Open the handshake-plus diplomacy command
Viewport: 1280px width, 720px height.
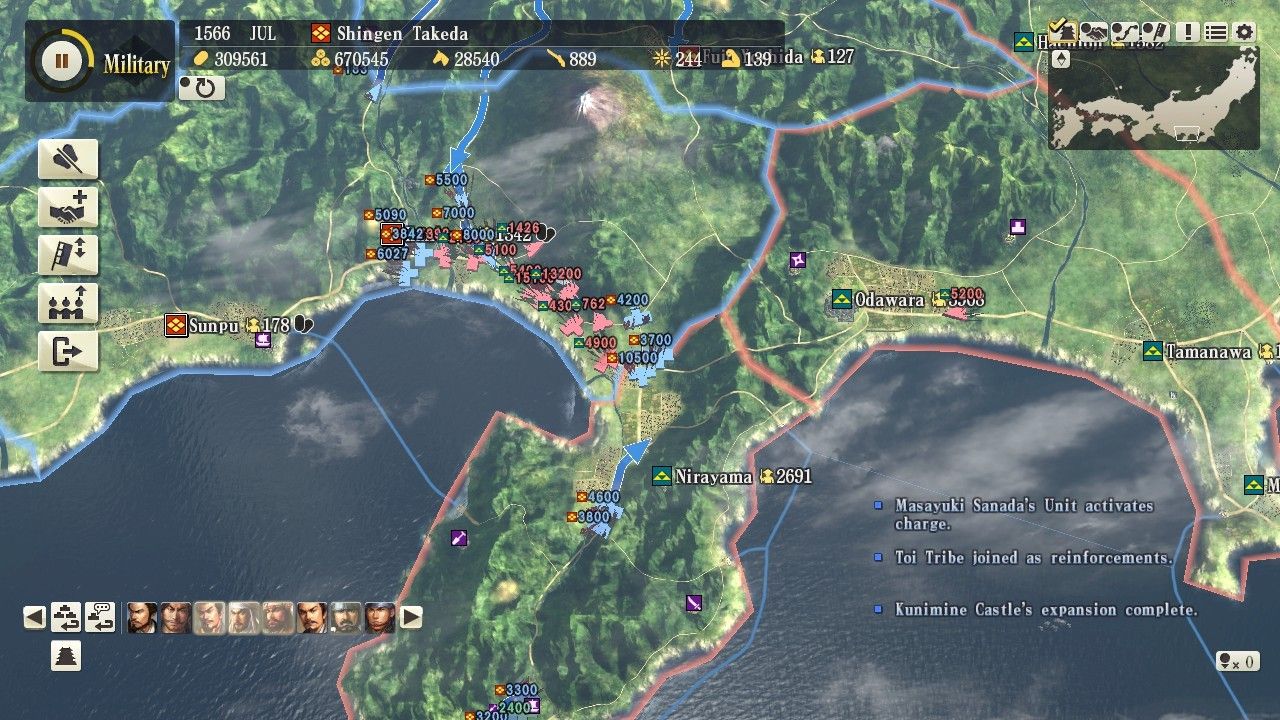pyautogui.click(x=68, y=207)
